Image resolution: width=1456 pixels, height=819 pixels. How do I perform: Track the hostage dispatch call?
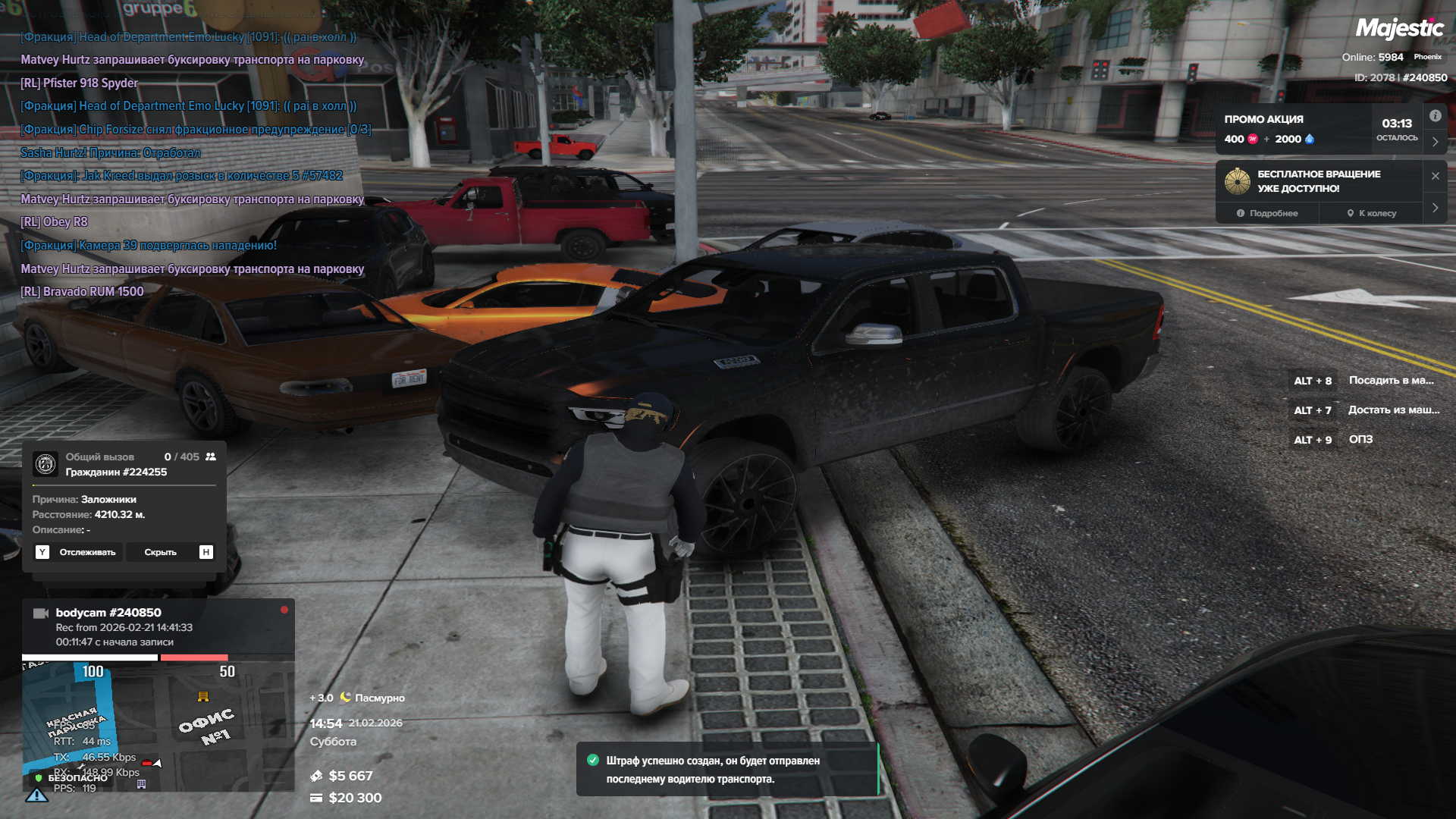click(78, 552)
